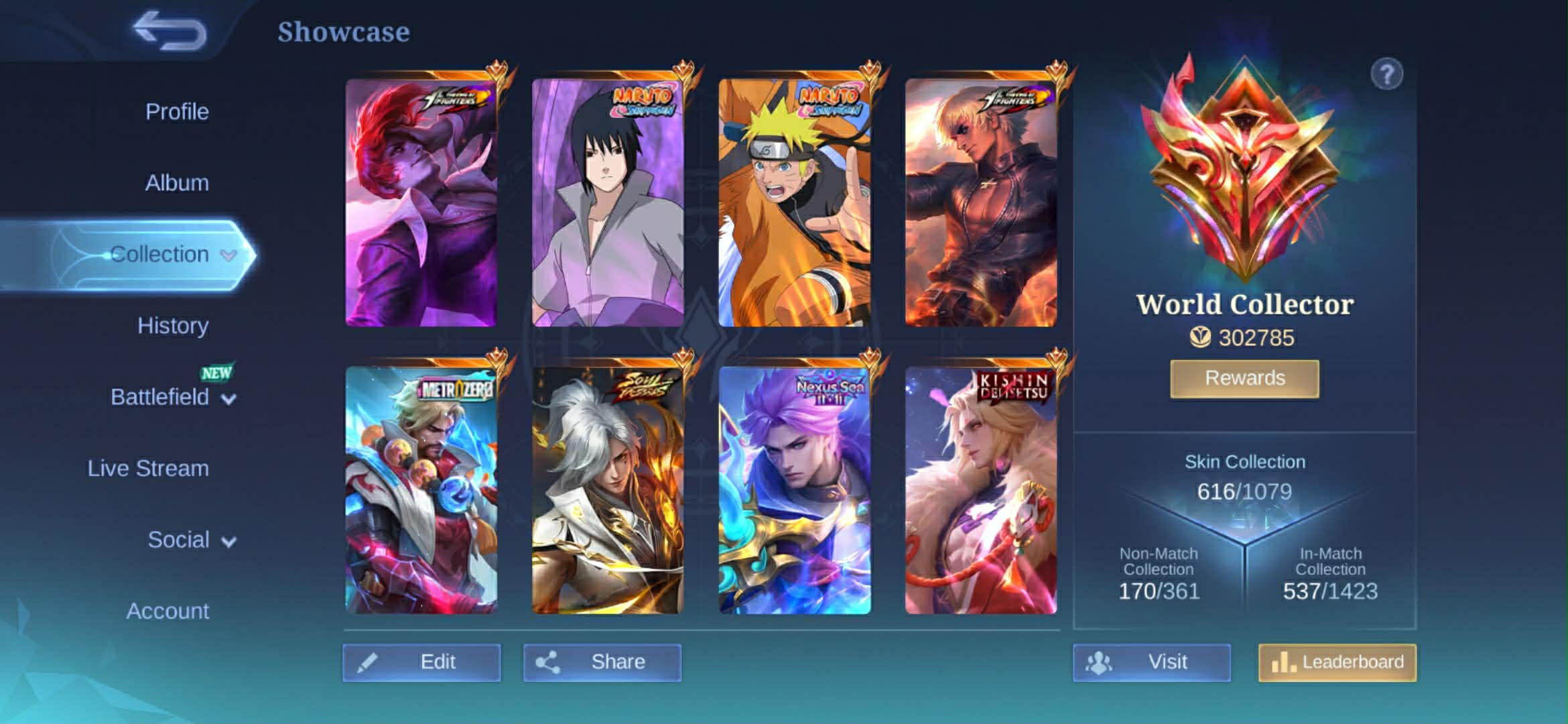The width and height of the screenshot is (1568, 724).
Task: Switch to the Album tab
Action: [x=177, y=182]
